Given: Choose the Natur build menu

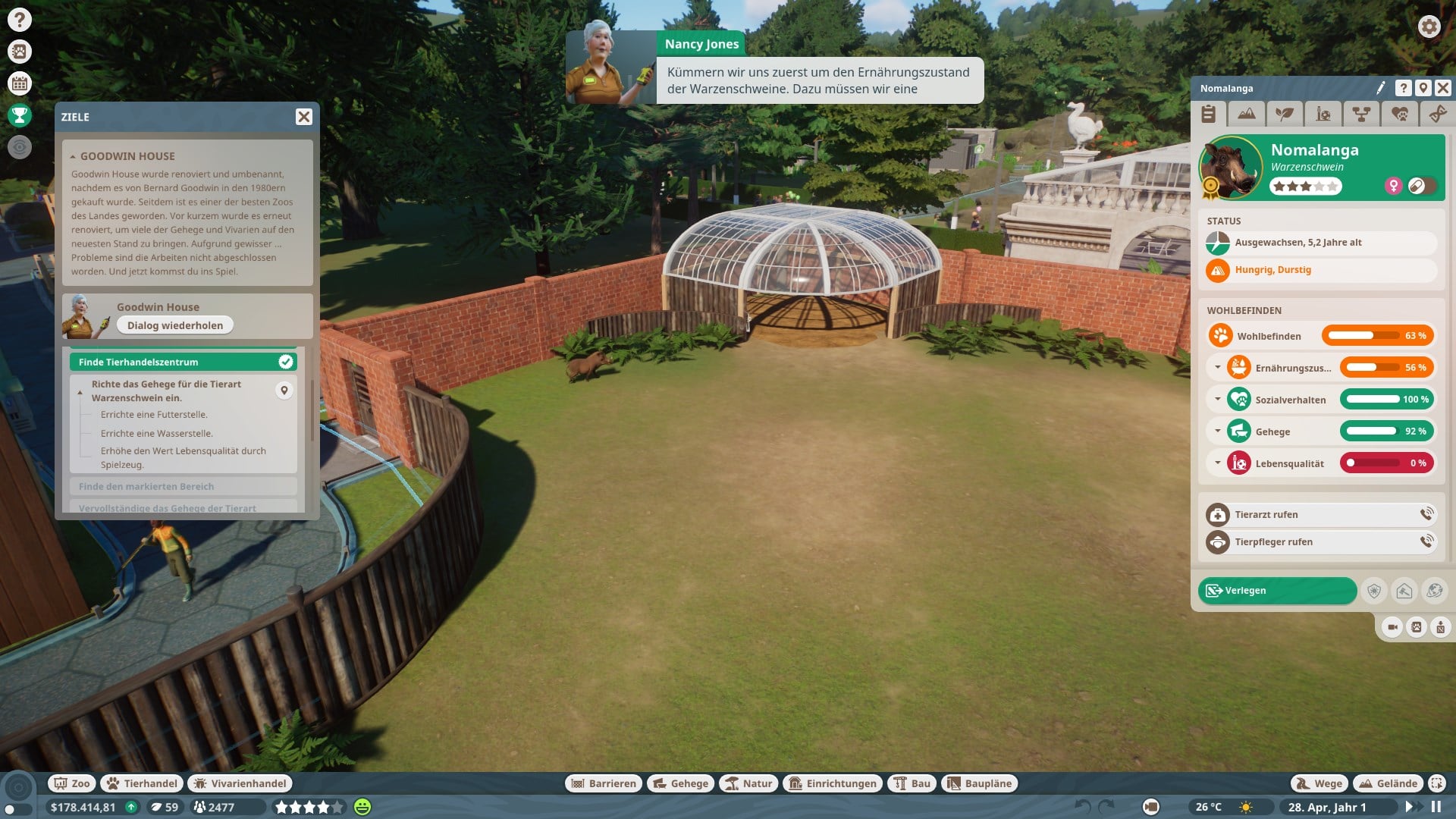Looking at the screenshot, I should 748,783.
